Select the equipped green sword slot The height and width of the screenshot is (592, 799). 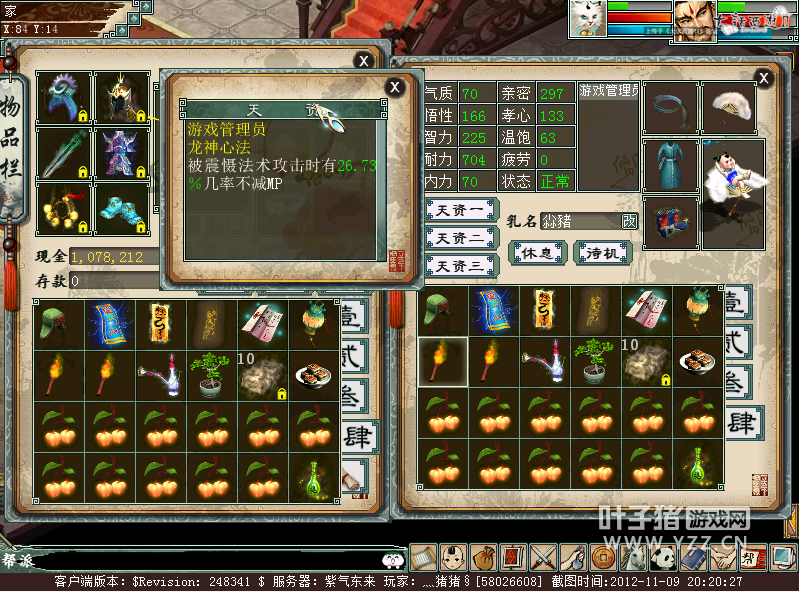coord(64,153)
